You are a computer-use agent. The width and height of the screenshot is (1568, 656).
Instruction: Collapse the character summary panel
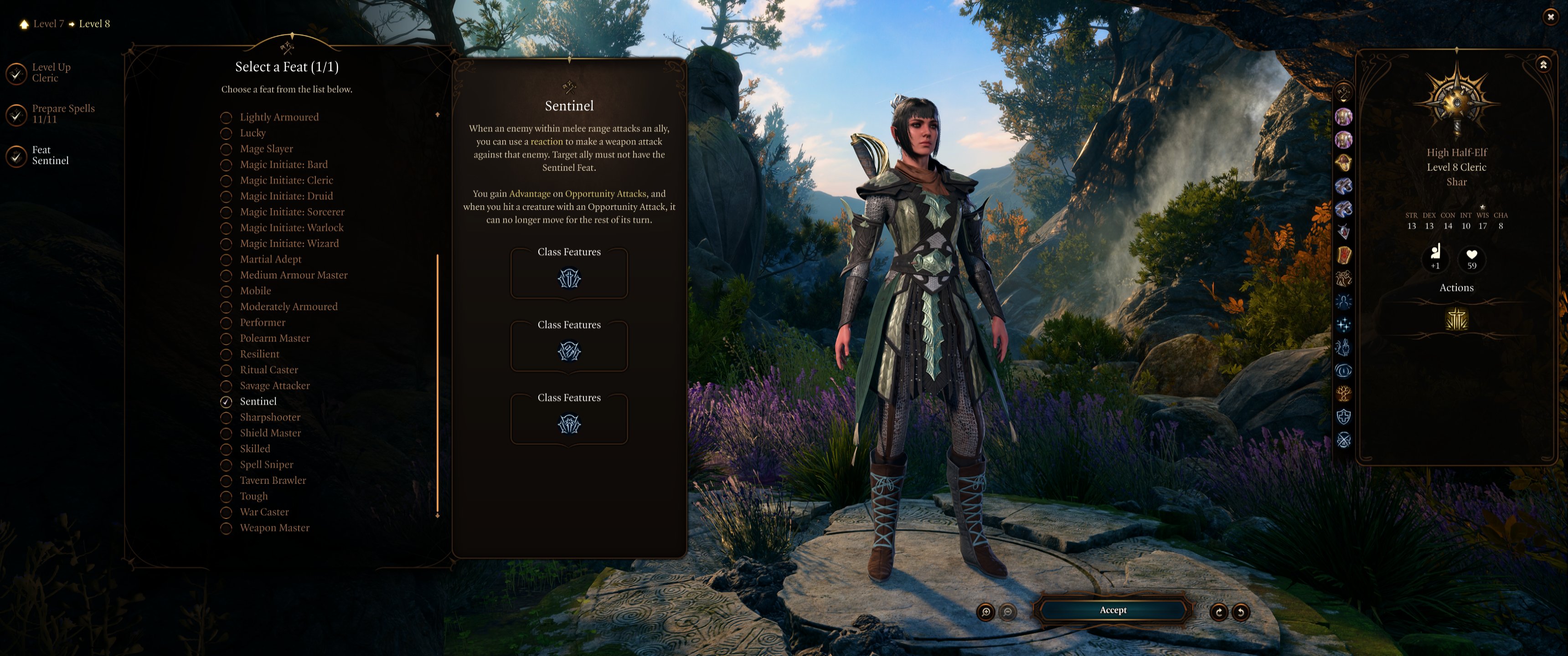pos(1543,65)
